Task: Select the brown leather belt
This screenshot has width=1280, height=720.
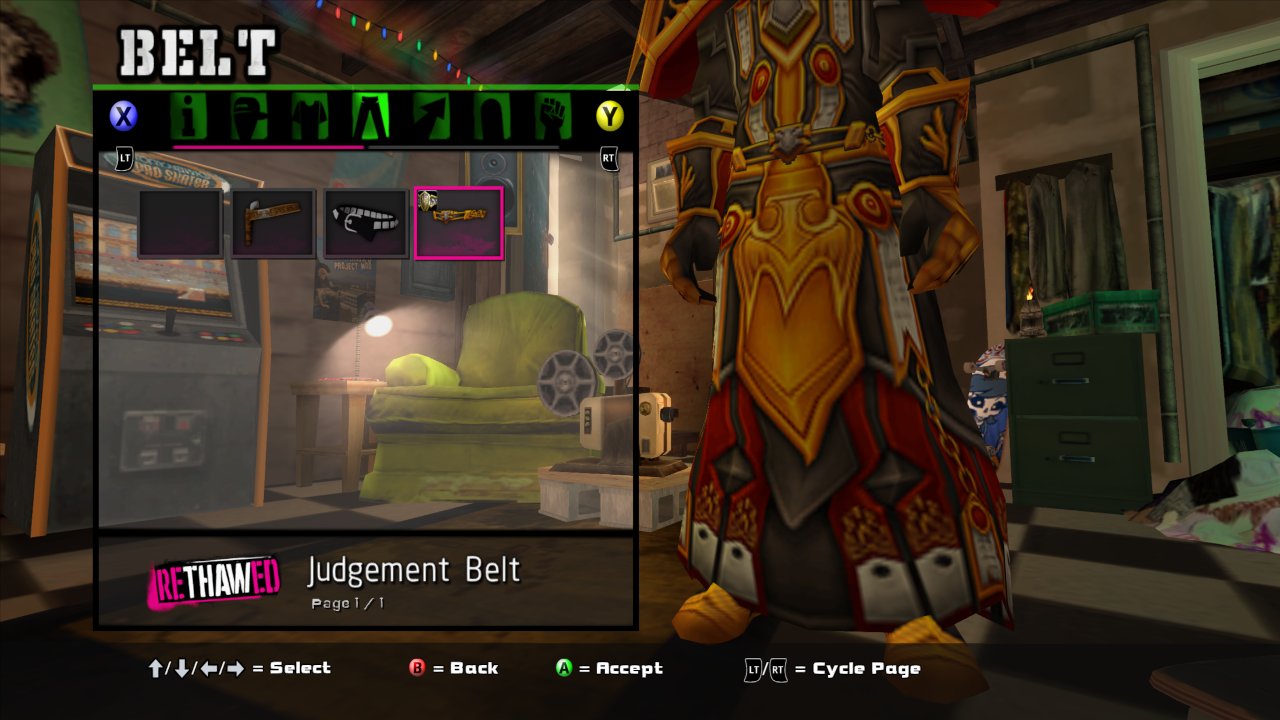Action: click(x=273, y=223)
